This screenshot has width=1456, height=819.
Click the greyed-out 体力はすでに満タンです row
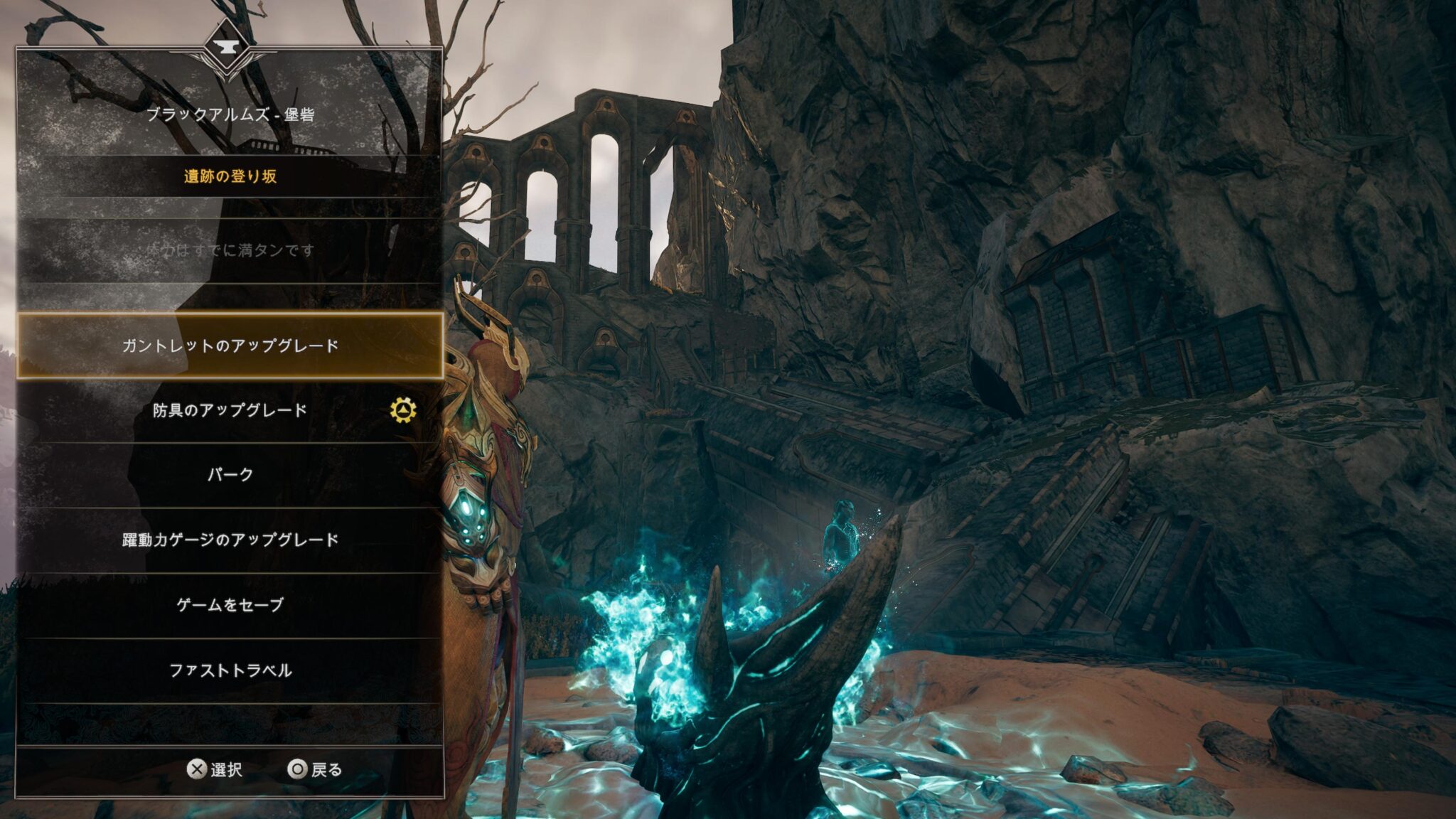tap(230, 250)
